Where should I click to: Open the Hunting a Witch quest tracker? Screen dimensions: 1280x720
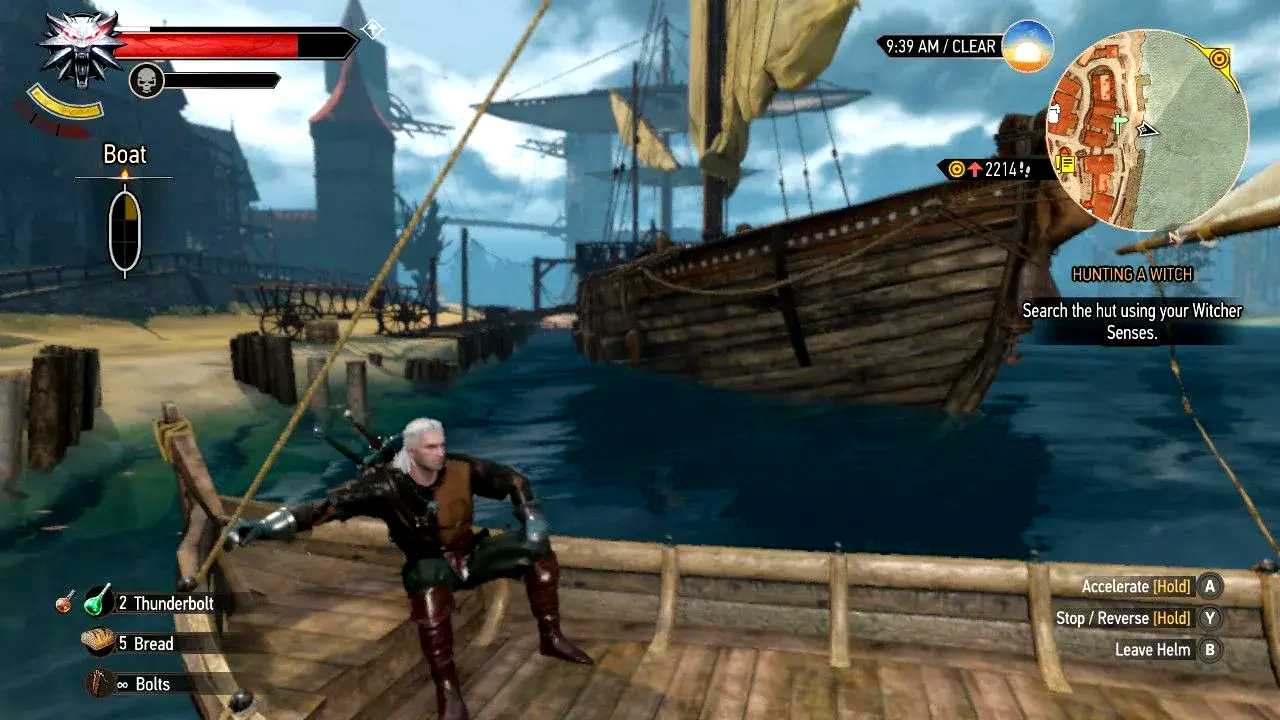coord(1132,274)
